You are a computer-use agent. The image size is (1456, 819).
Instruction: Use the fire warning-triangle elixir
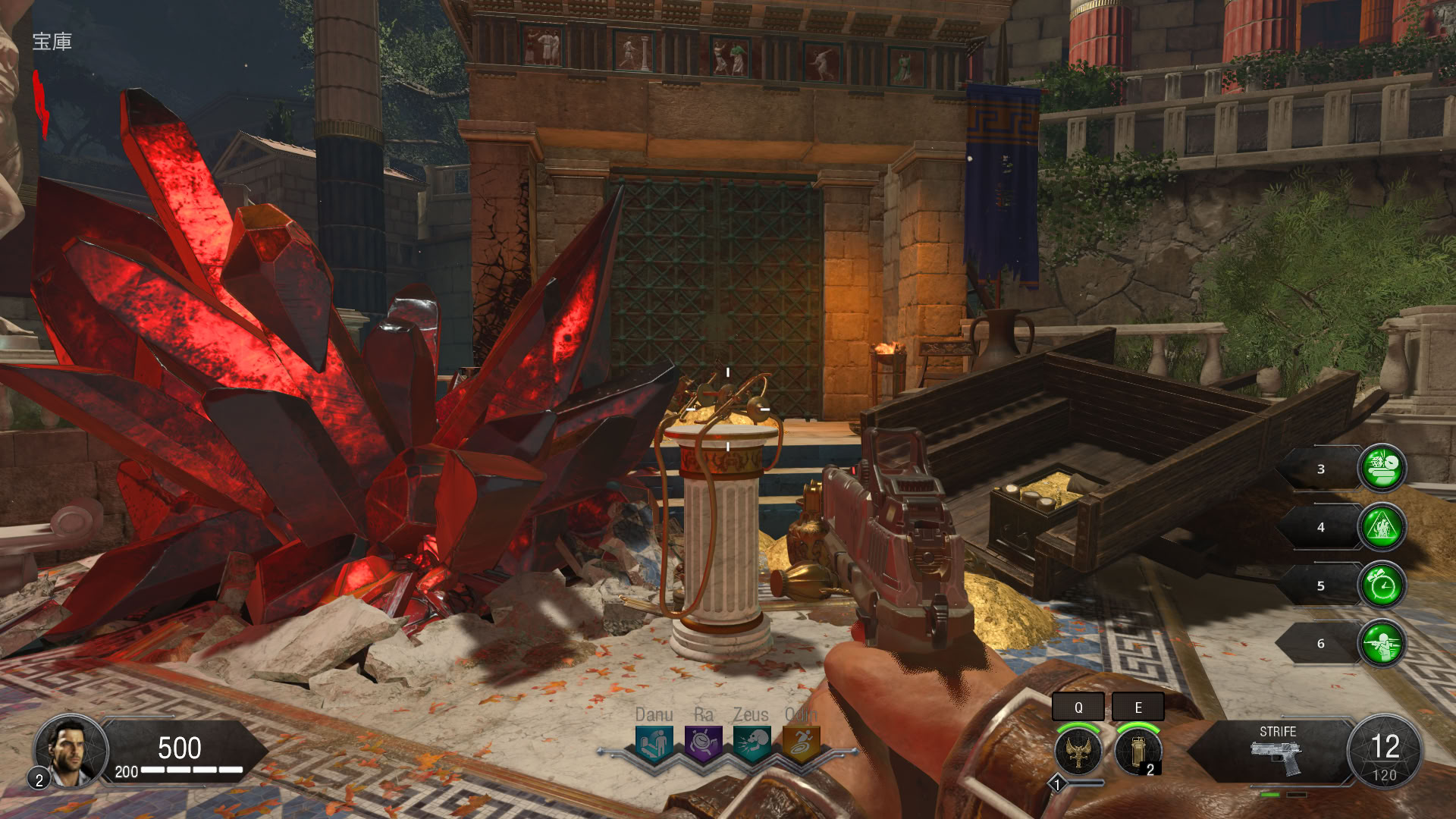1382,526
